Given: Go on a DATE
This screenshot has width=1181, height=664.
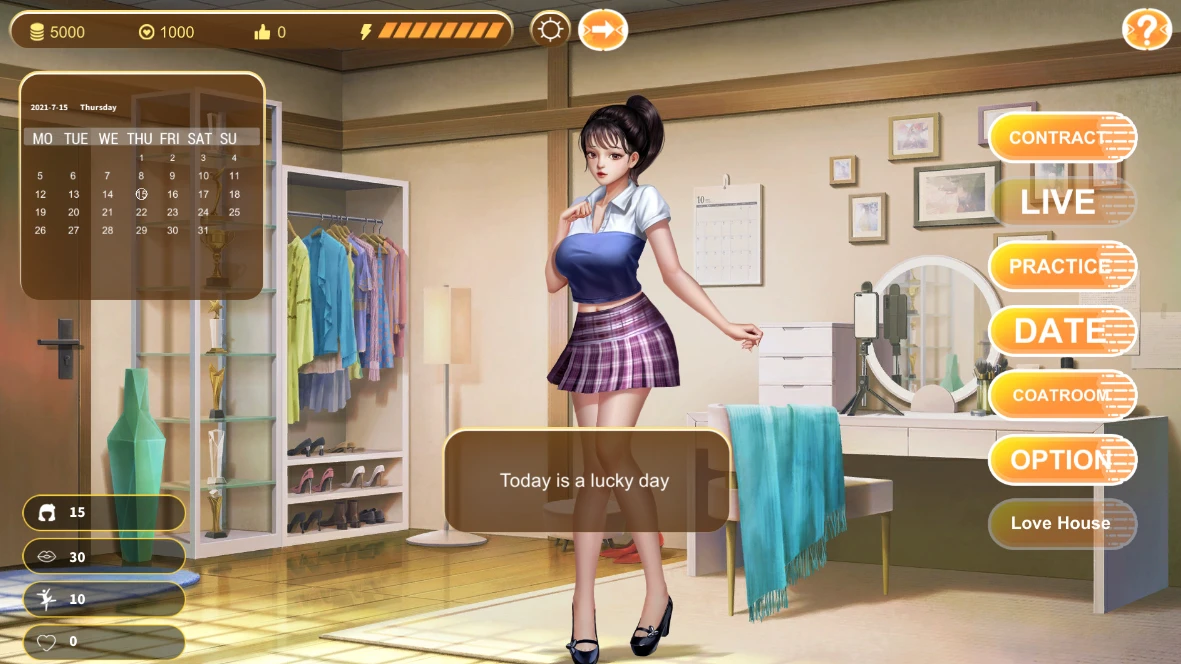Looking at the screenshot, I should (1062, 331).
